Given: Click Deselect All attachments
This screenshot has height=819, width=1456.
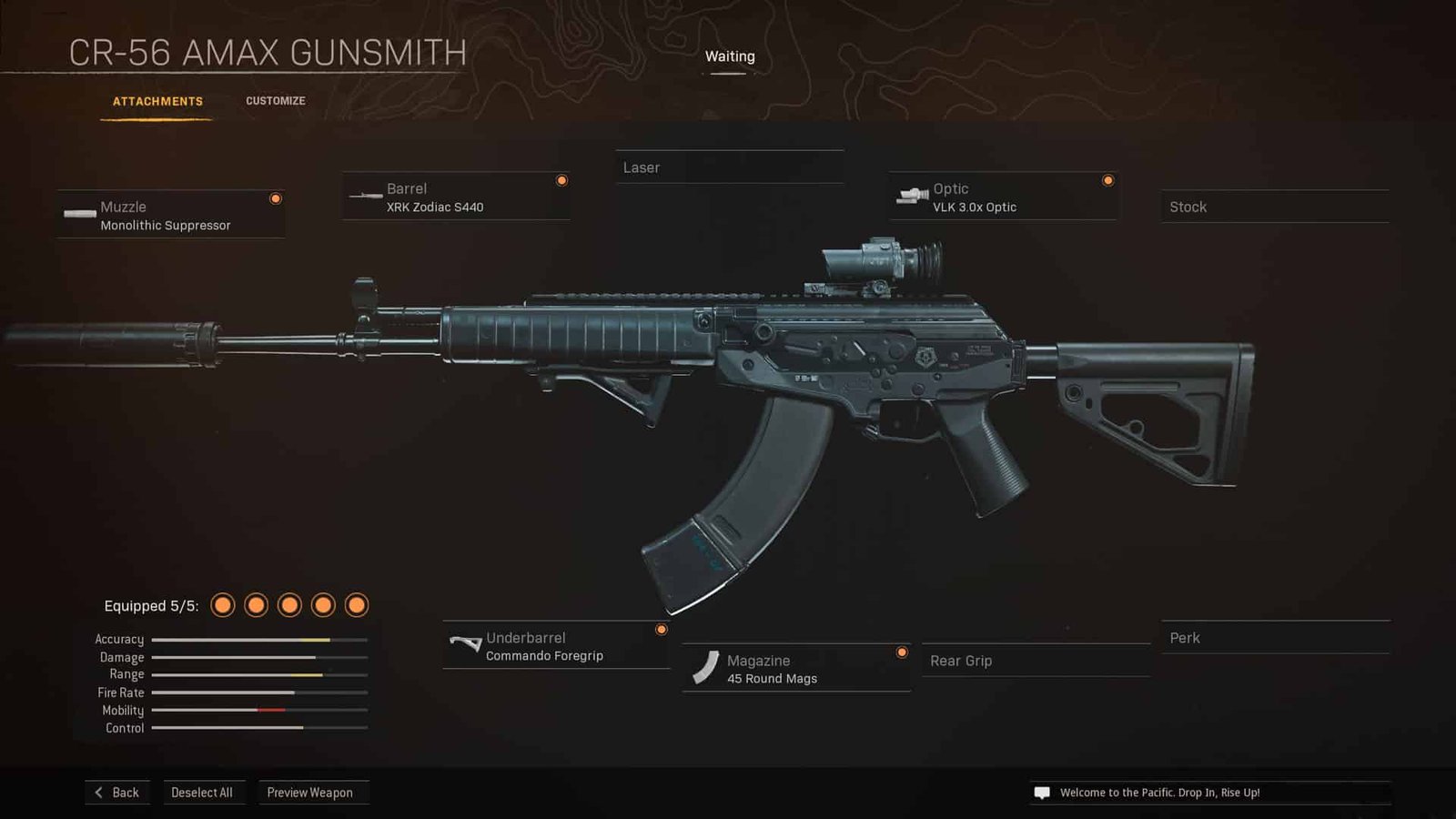Looking at the screenshot, I should [x=202, y=793].
